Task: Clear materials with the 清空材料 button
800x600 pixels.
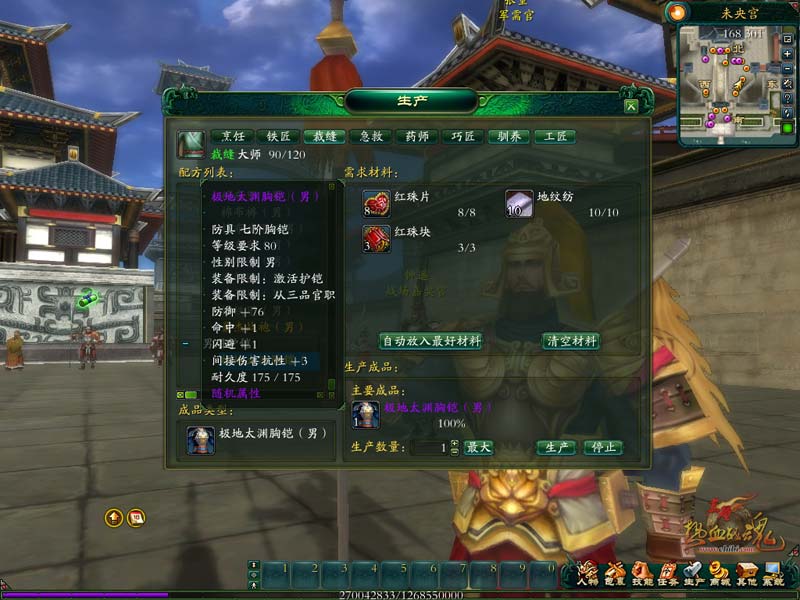Action: pos(571,341)
